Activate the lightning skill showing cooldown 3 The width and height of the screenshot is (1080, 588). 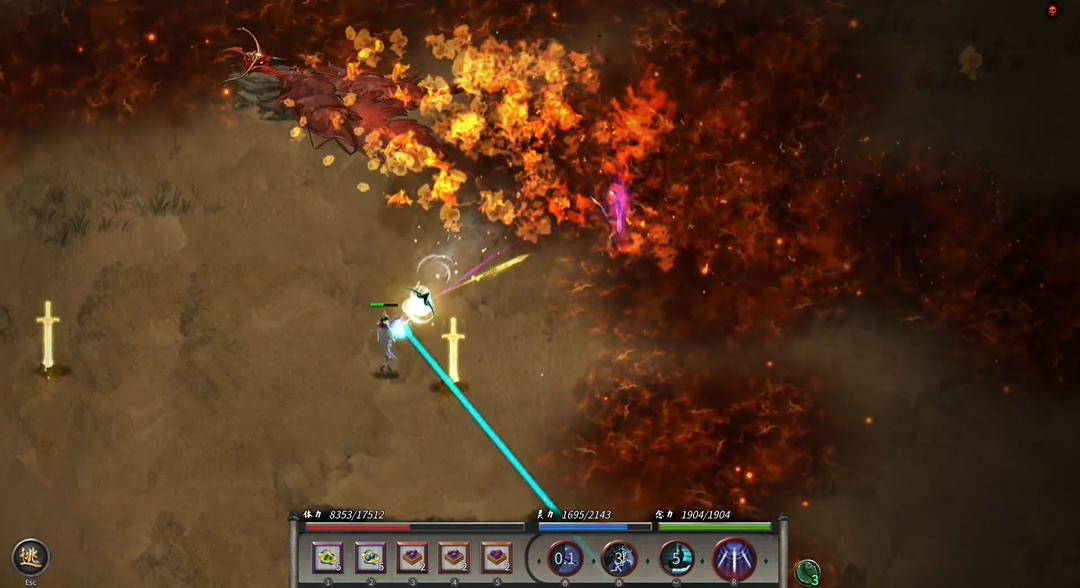620,559
